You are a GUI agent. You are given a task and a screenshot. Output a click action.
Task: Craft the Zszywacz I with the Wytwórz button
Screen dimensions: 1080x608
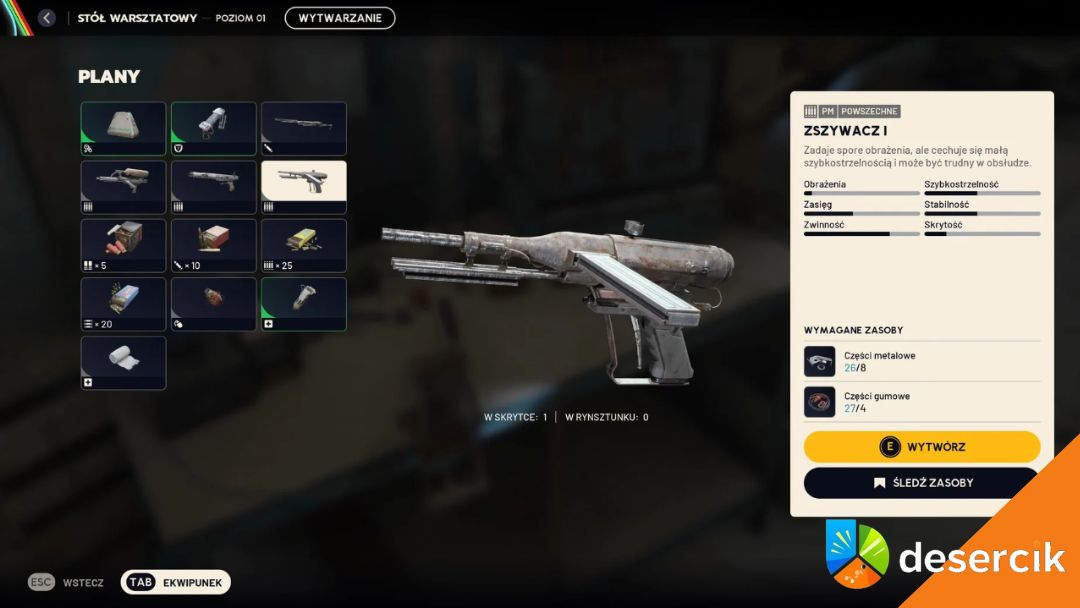click(922, 446)
